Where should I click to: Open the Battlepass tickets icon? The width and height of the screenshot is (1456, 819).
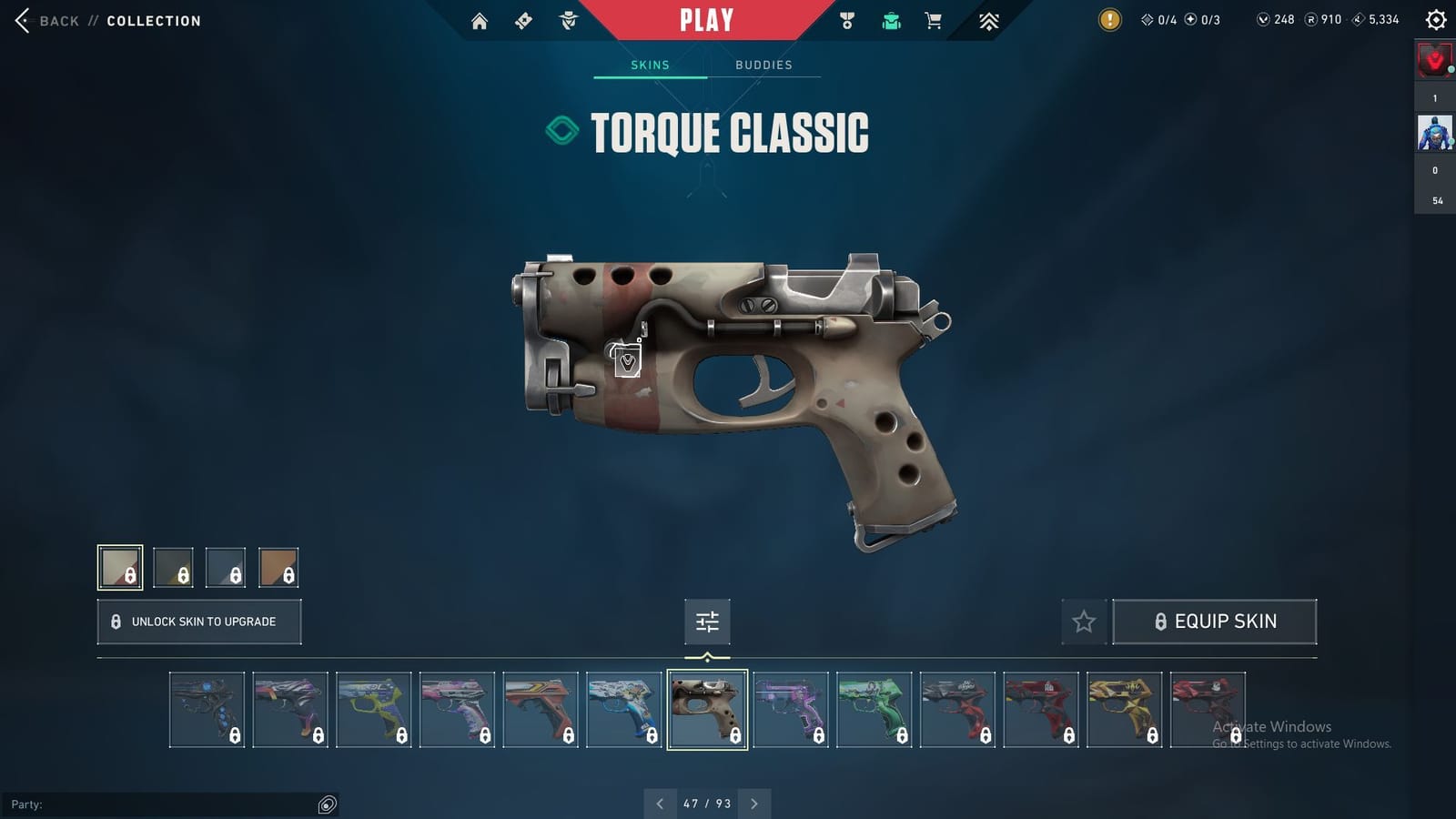click(523, 20)
